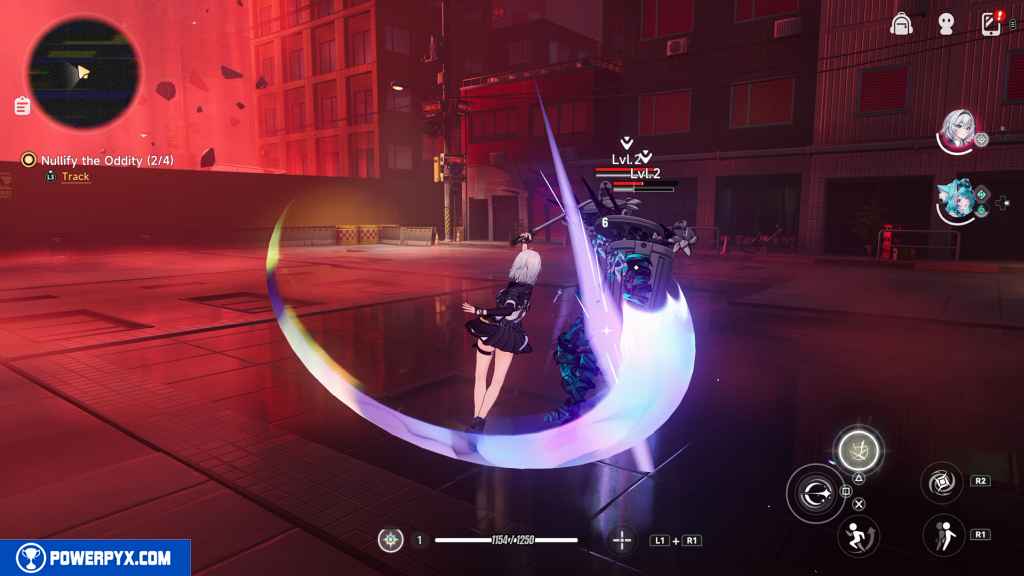1024x576 pixels.
Task: Open the circular minimap
Action: click(x=83, y=73)
